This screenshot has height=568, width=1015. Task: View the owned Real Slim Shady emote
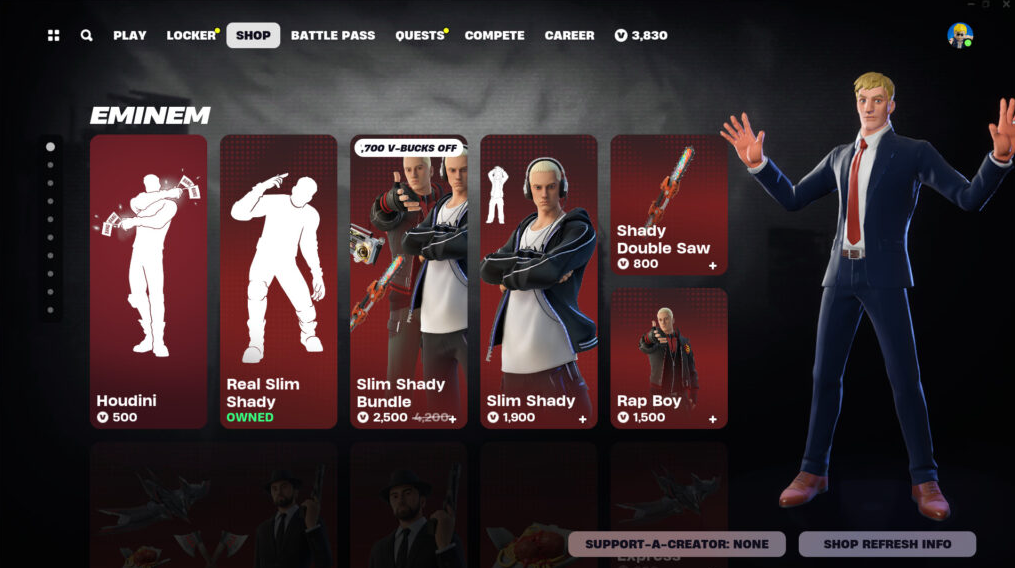coord(279,281)
